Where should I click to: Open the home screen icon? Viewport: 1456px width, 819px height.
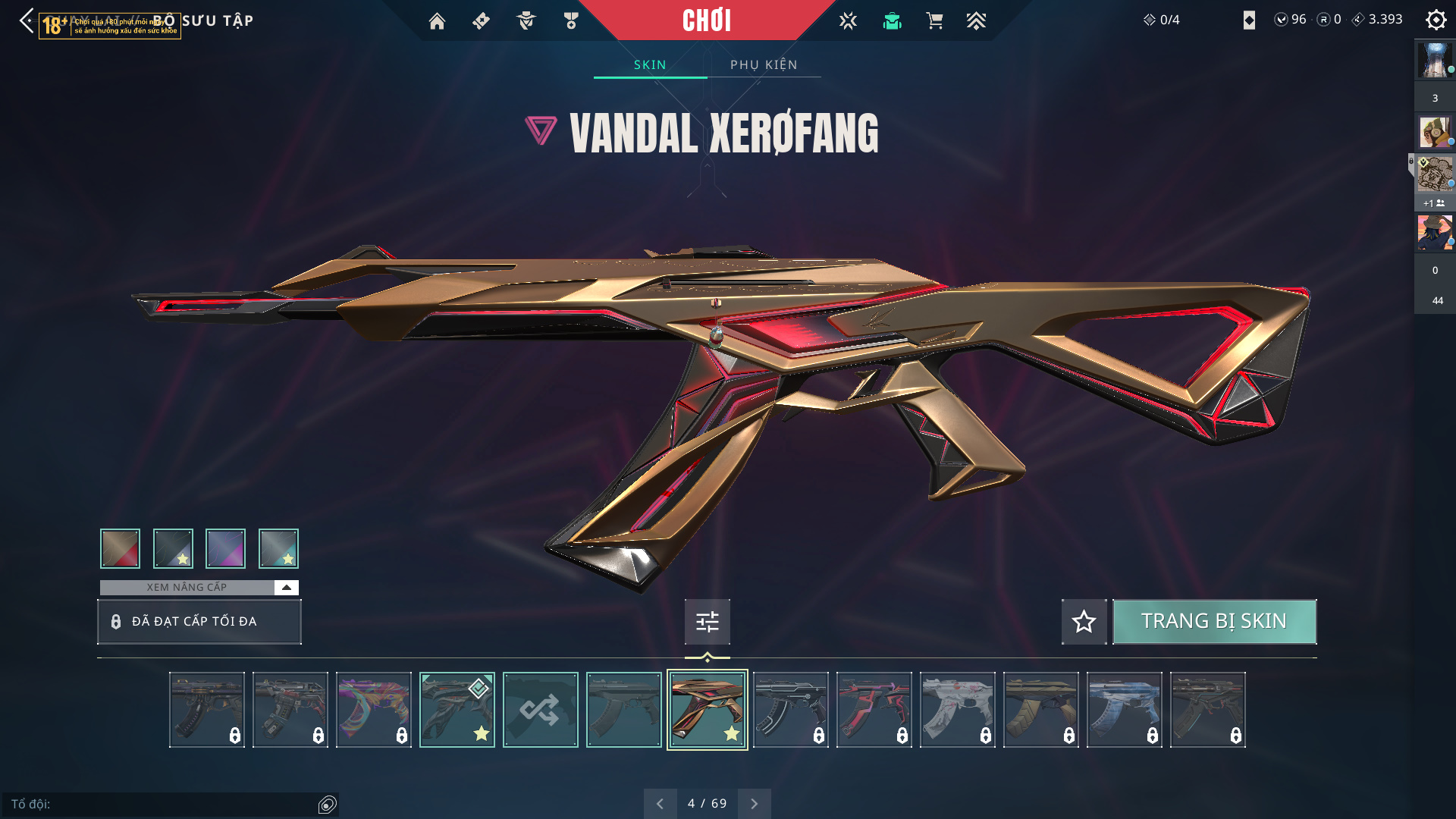(437, 21)
